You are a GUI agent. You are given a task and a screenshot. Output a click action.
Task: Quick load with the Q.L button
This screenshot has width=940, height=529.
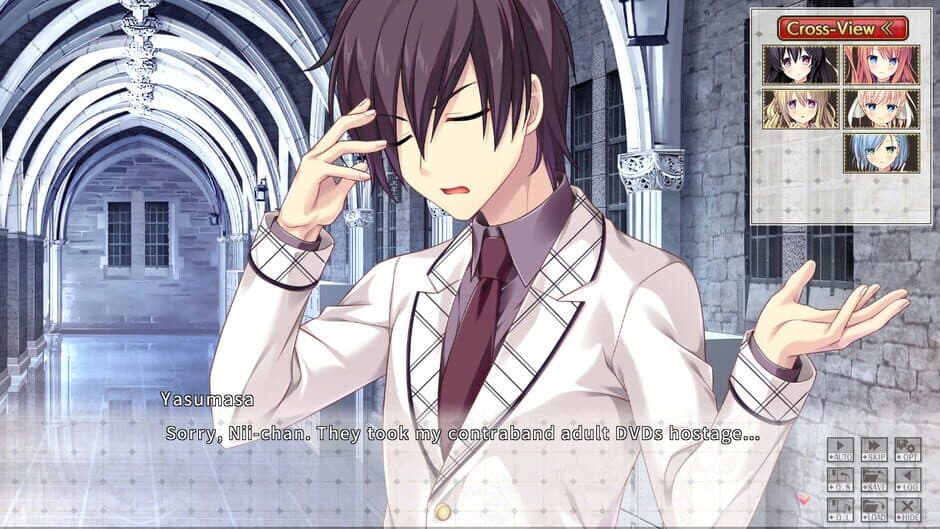coord(841,510)
